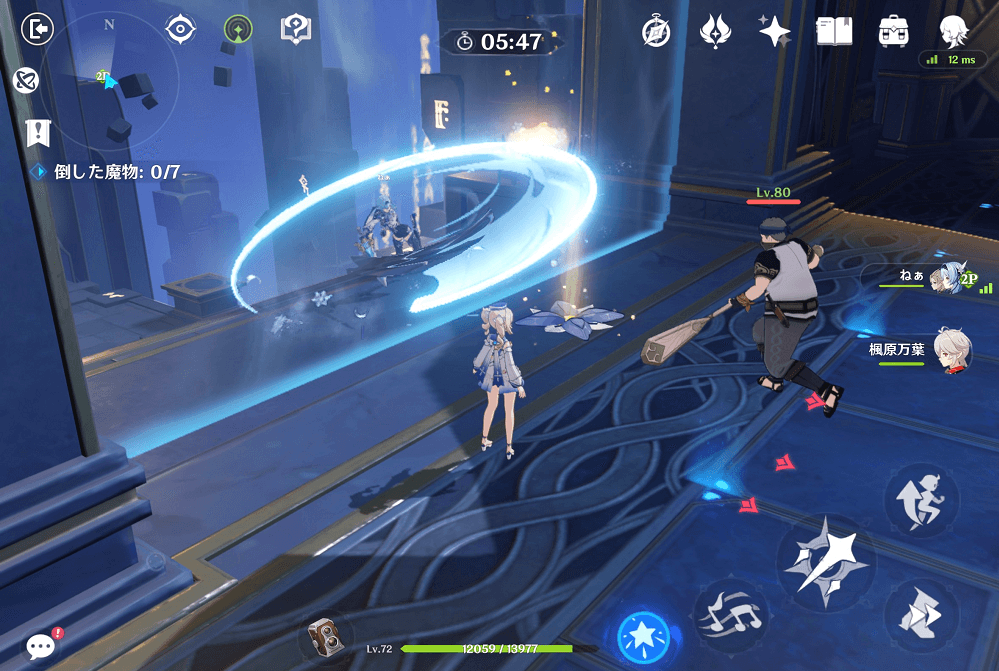The image size is (999, 671).
Task: Open the question-mark tutorial icon
Action: click(x=296, y=29)
